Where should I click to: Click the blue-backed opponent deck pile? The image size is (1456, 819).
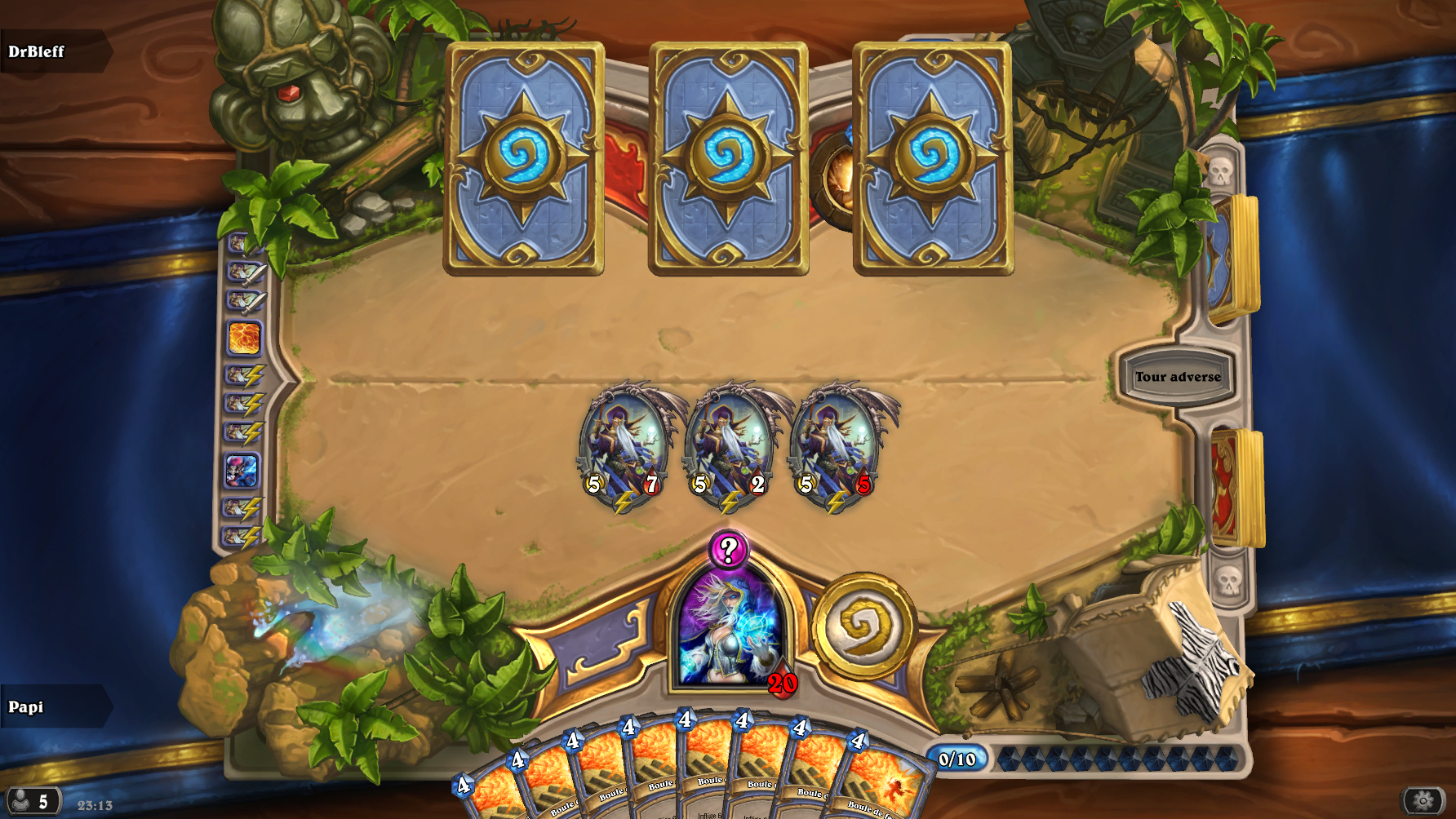(1232, 258)
